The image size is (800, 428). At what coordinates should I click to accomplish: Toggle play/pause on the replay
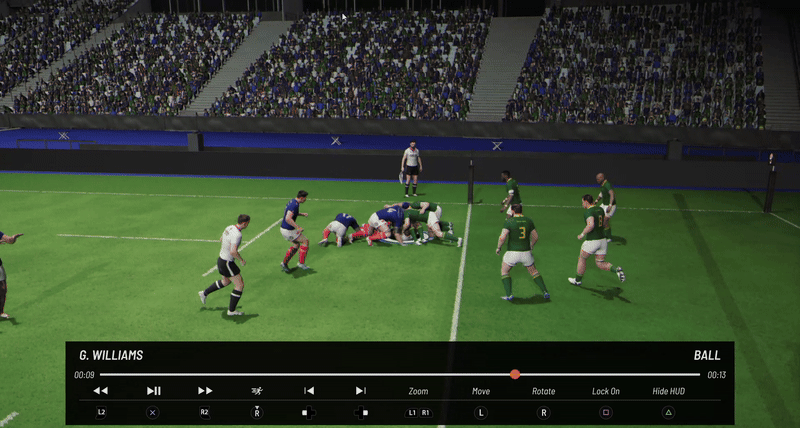pyautogui.click(x=153, y=391)
